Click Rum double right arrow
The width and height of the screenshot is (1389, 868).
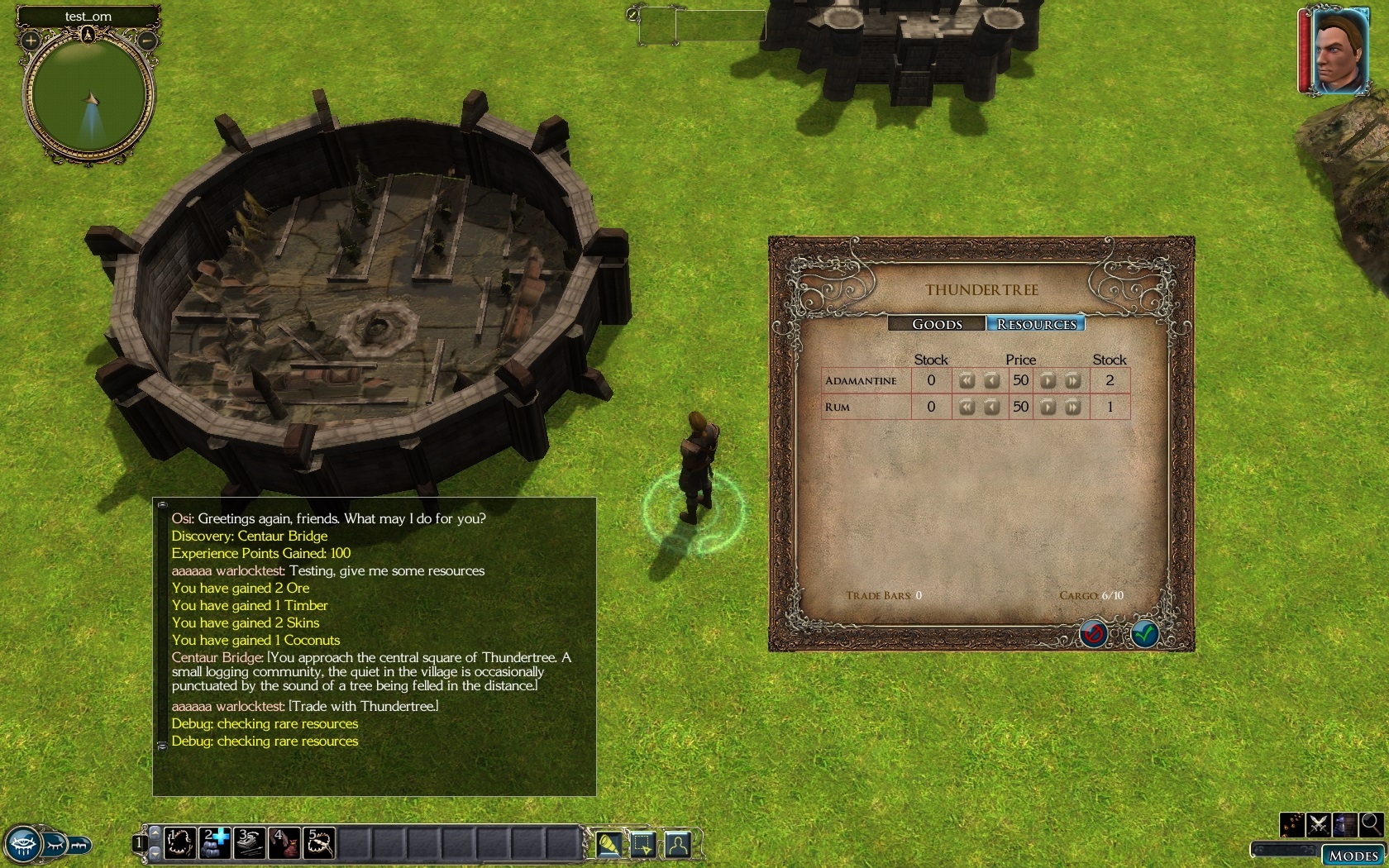click(x=1072, y=408)
